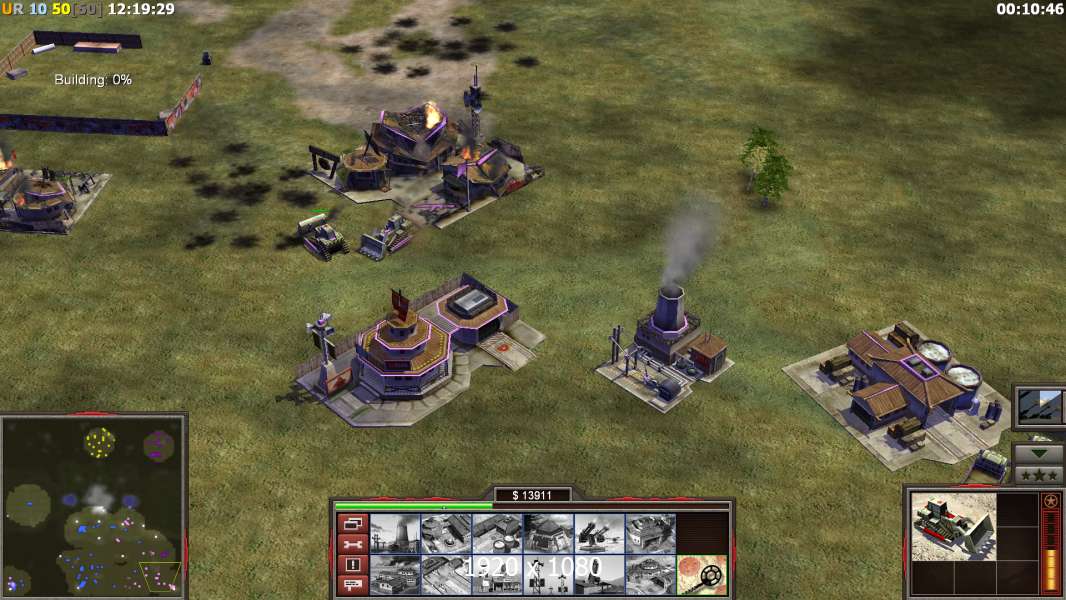Image resolution: width=1066 pixels, height=600 pixels.
Task: Activate the red mine detector icon
Action: pos(701,574)
